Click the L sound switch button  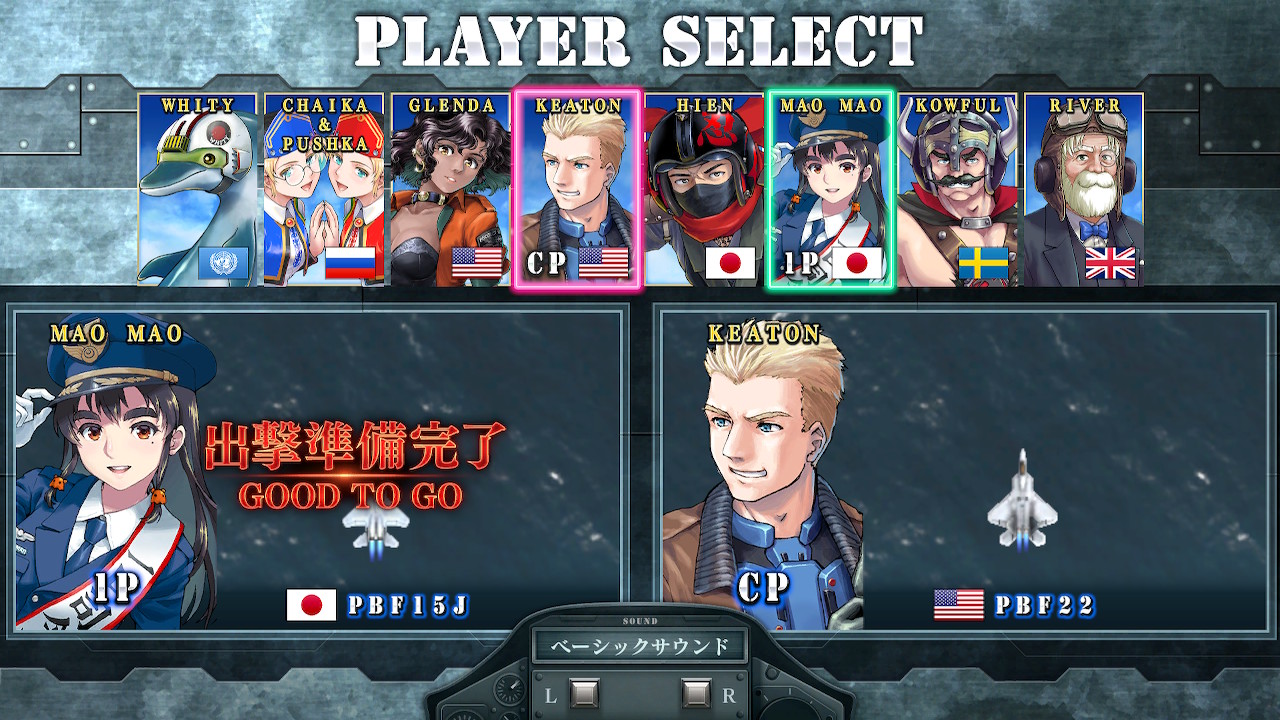pos(584,692)
